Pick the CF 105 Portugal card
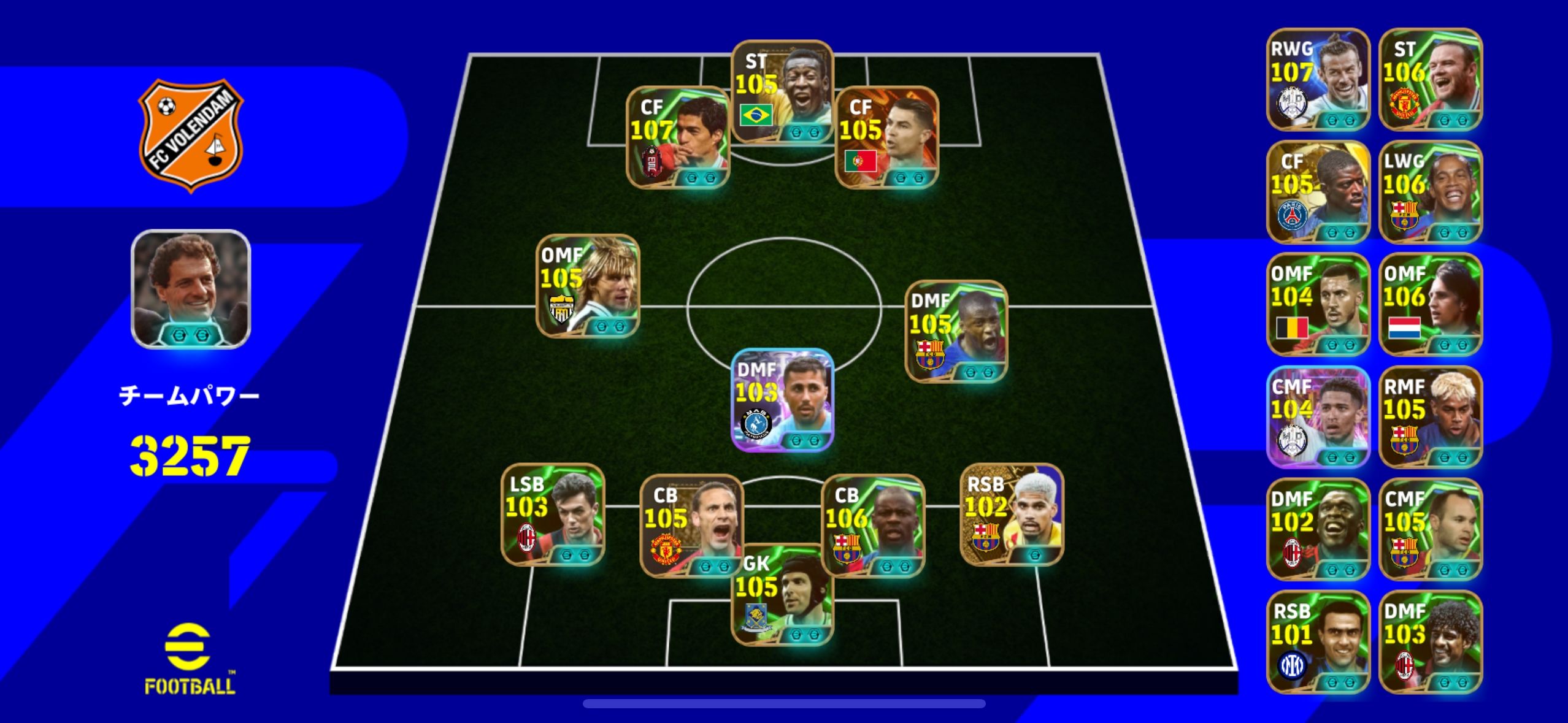The width and height of the screenshot is (1568, 723). pyautogui.click(x=886, y=137)
